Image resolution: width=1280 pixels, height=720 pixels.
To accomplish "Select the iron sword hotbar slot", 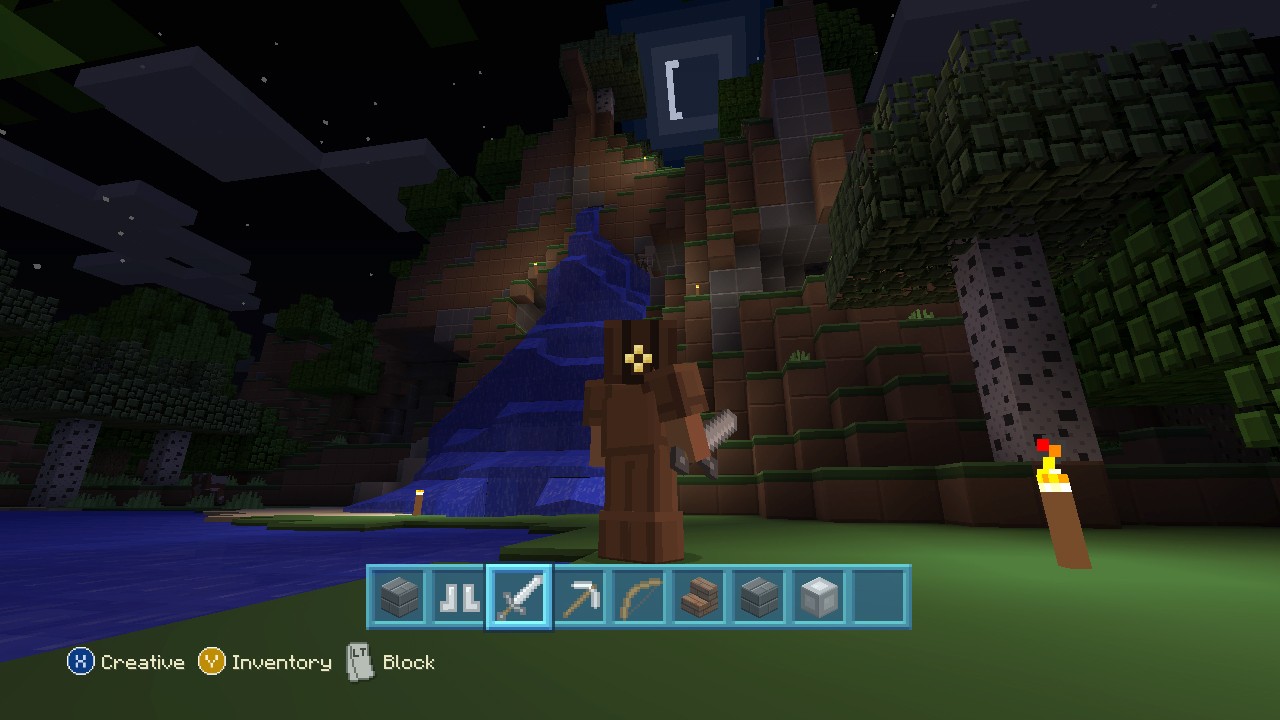I will coord(519,598).
